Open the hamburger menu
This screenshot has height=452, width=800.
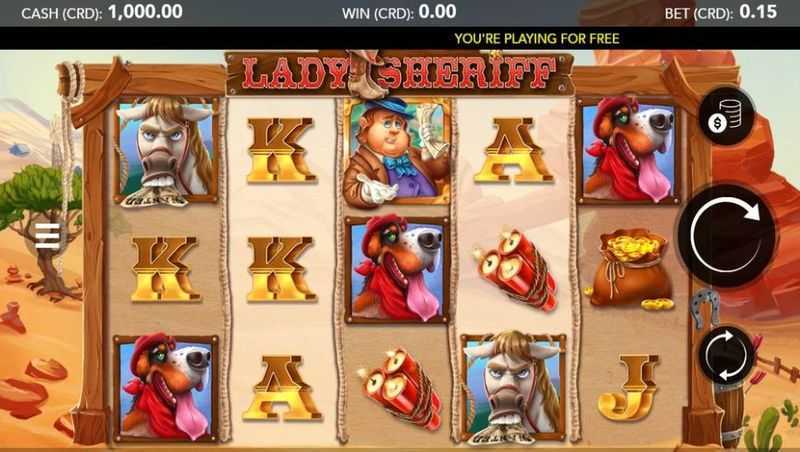(47, 236)
